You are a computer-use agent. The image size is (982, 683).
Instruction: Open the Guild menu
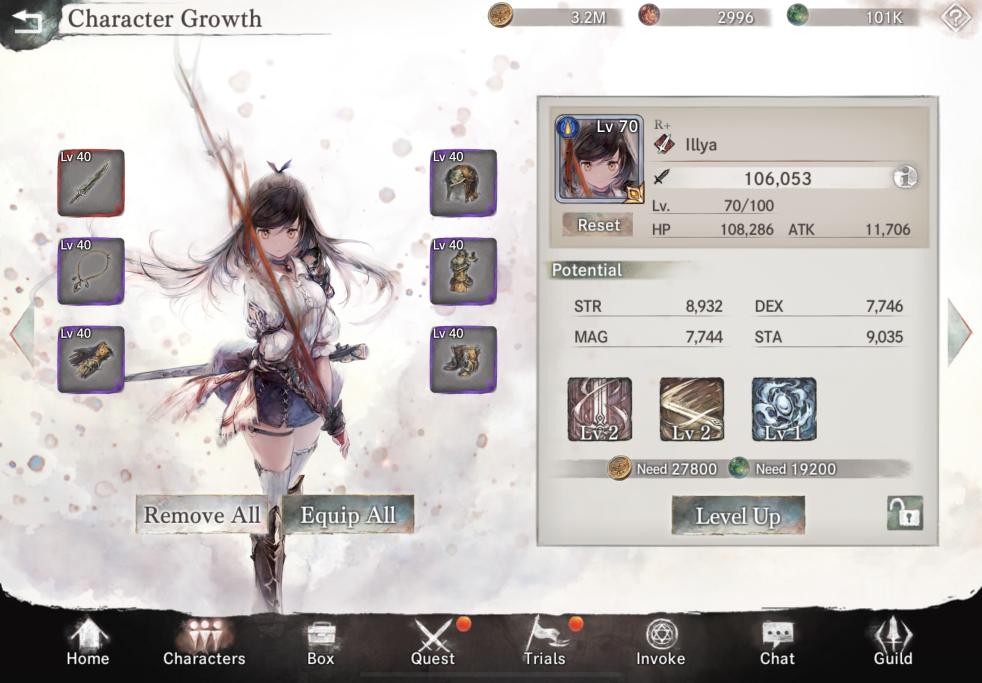tap(893, 643)
